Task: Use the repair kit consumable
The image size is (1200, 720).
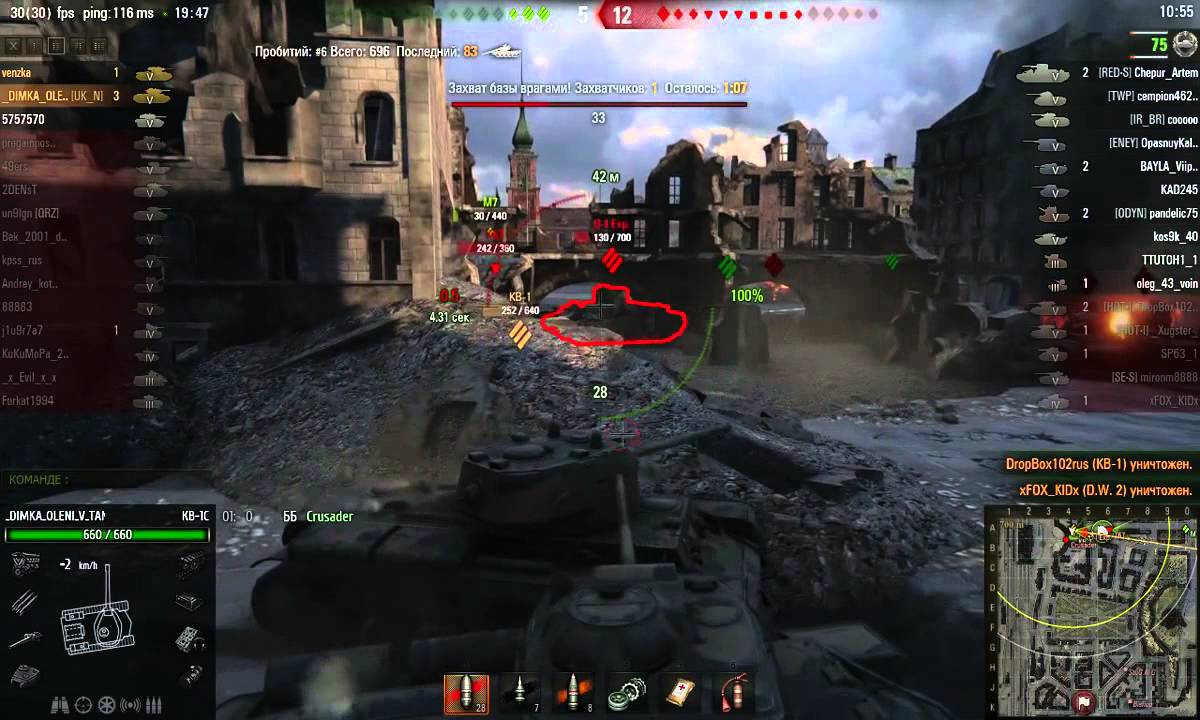Action: tap(627, 693)
